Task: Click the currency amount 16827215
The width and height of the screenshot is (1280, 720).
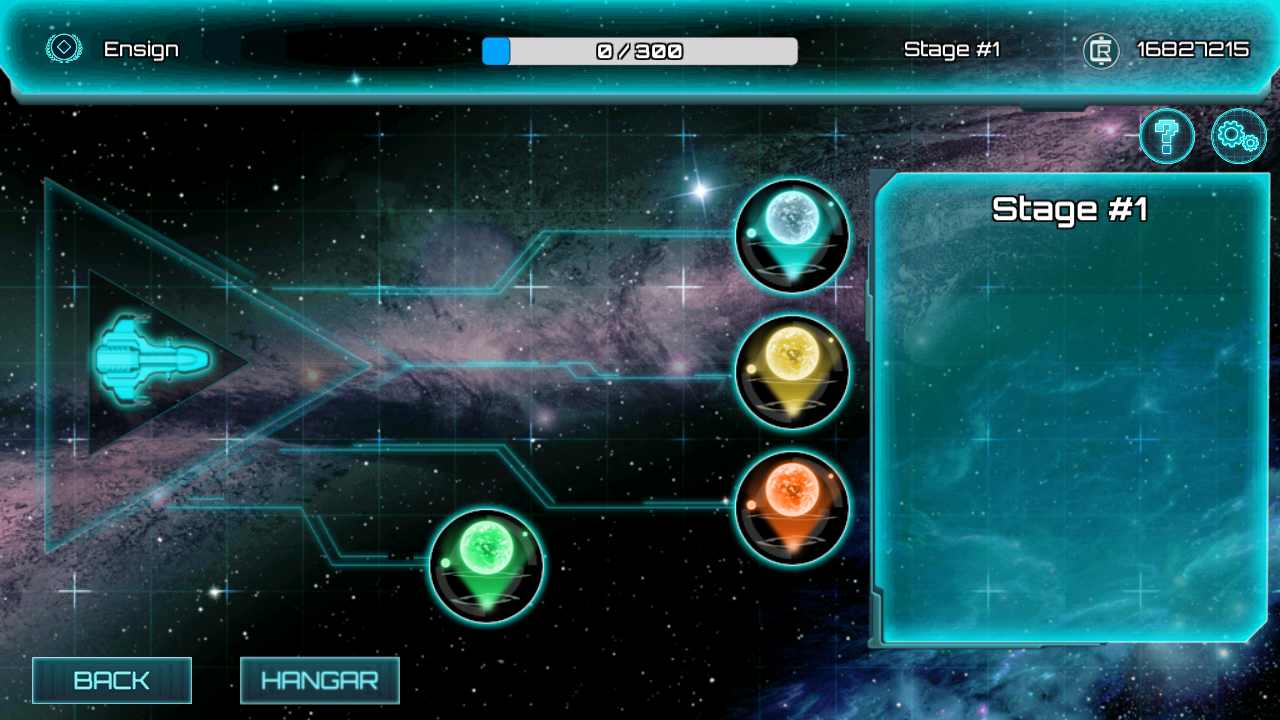Action: coord(1193,48)
